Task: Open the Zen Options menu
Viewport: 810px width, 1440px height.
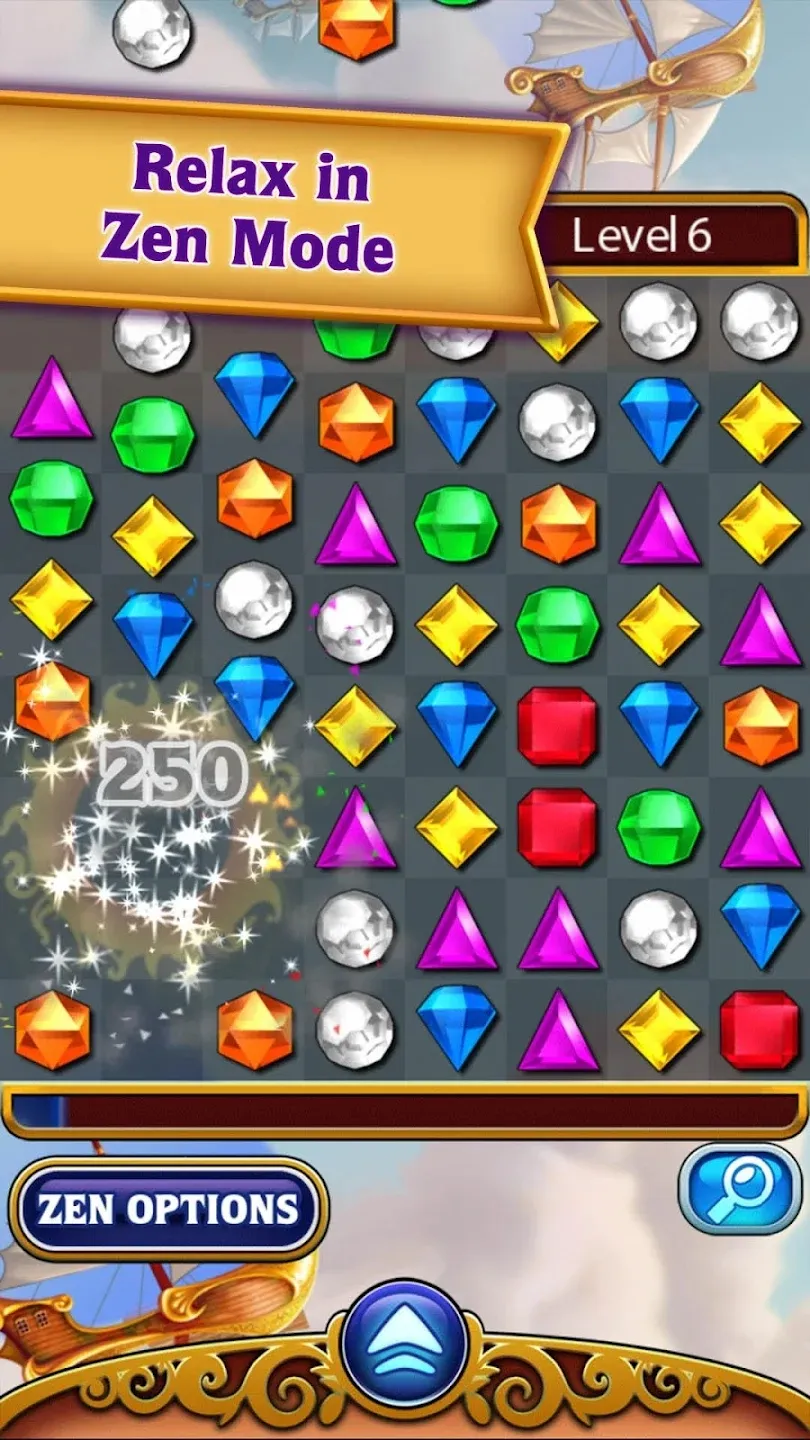Action: point(168,1209)
